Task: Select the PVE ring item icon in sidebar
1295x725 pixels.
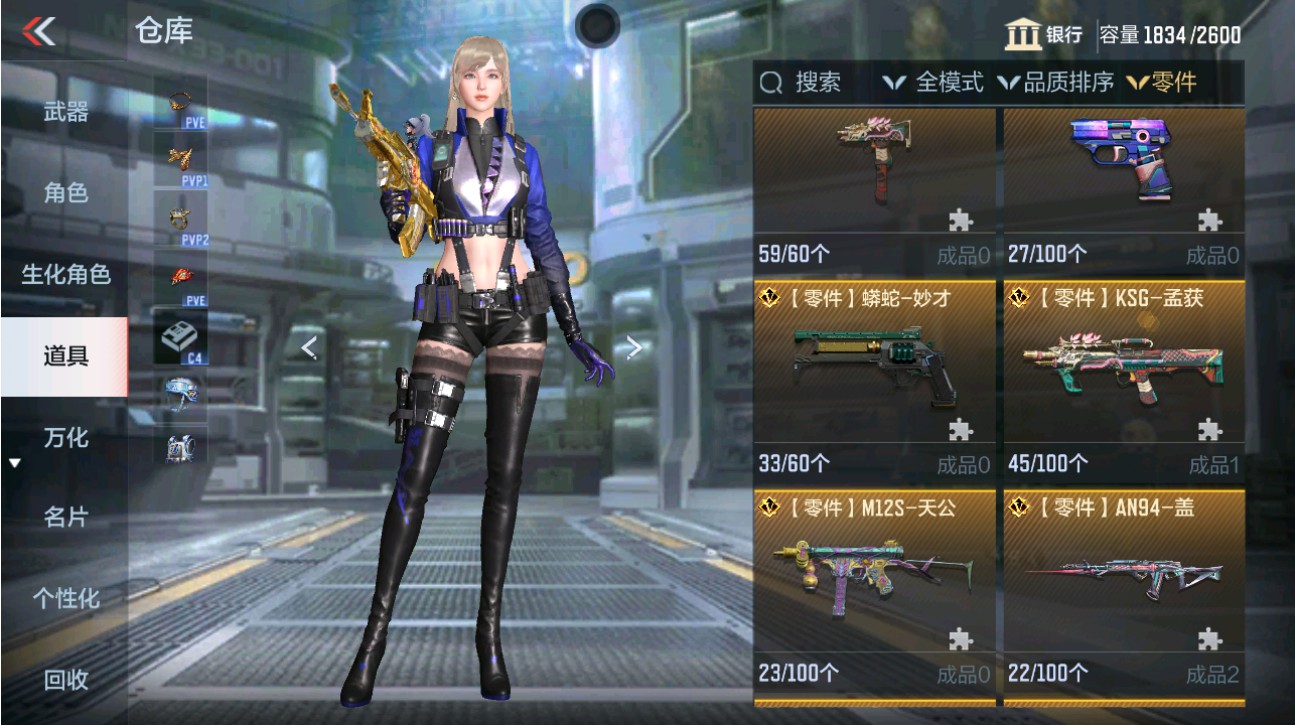Action: tap(180, 103)
